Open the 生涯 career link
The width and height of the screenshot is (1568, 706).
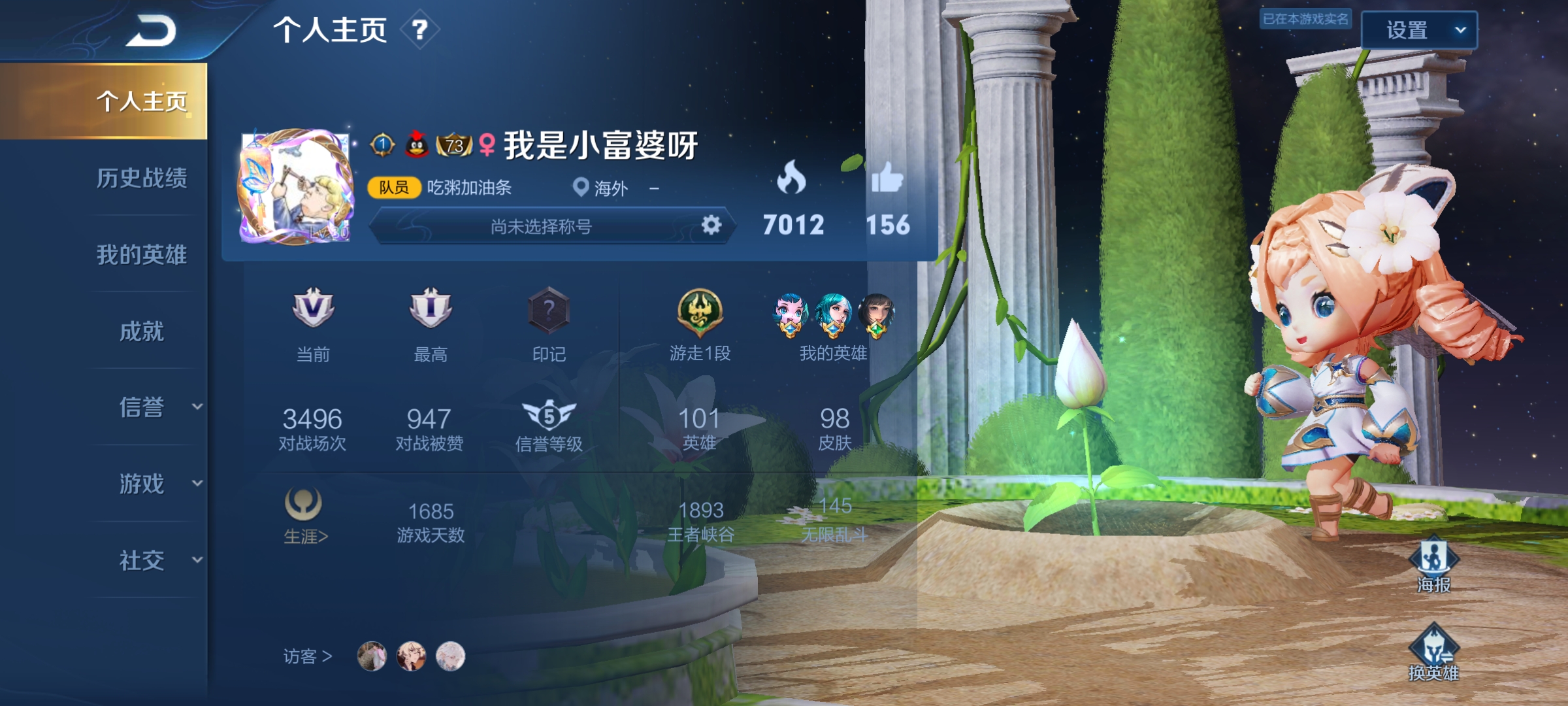[305, 516]
